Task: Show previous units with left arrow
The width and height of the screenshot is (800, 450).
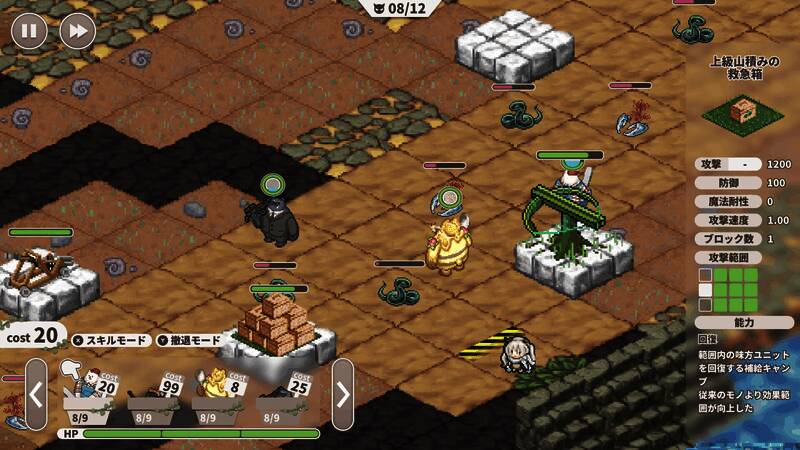Action: pyautogui.click(x=36, y=394)
